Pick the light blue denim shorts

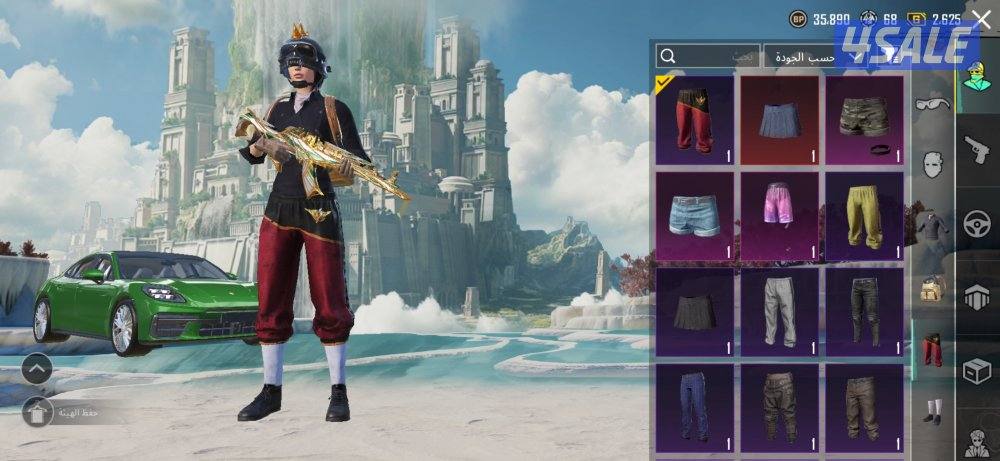(x=696, y=216)
